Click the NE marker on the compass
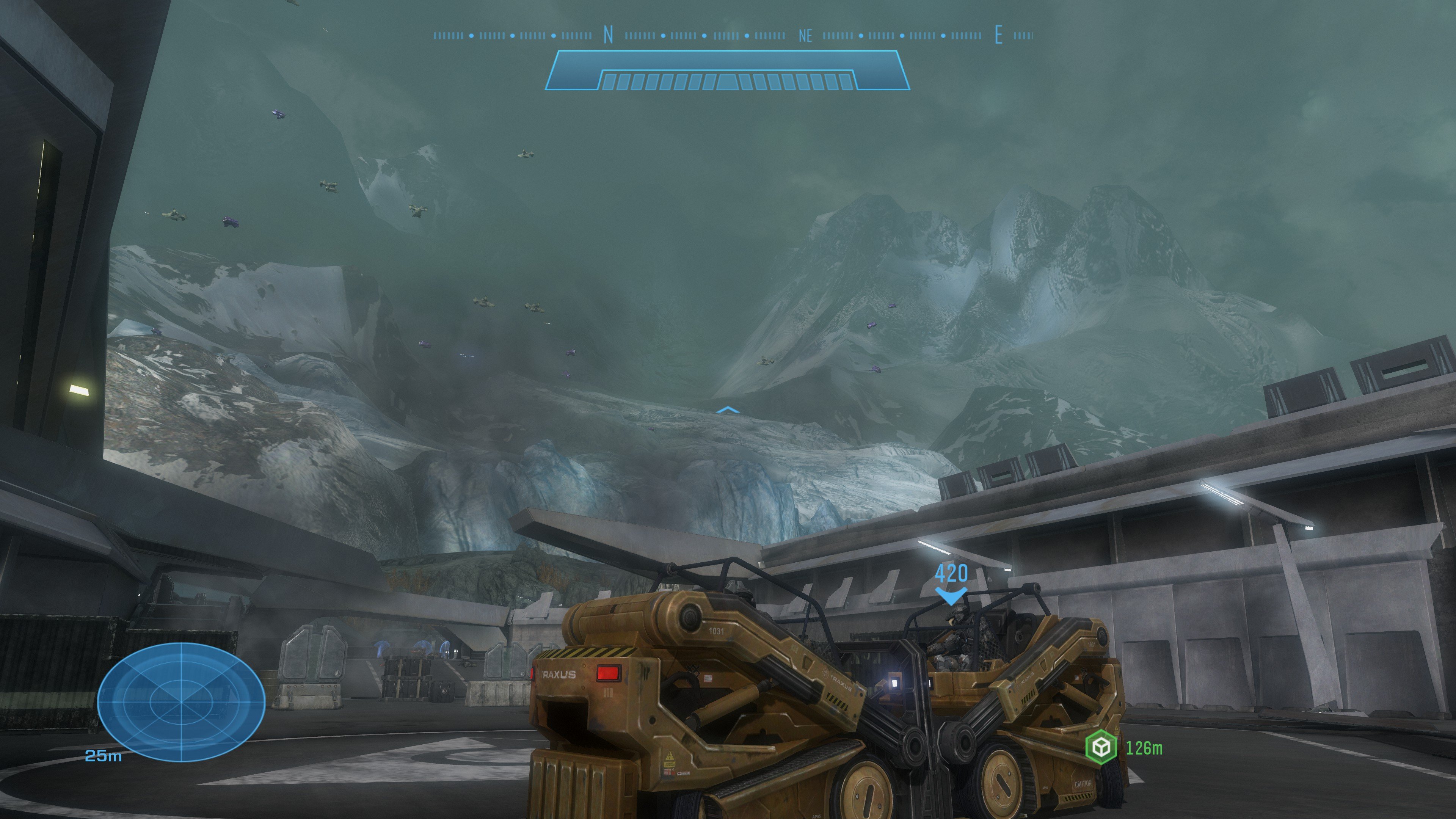 coord(805,36)
